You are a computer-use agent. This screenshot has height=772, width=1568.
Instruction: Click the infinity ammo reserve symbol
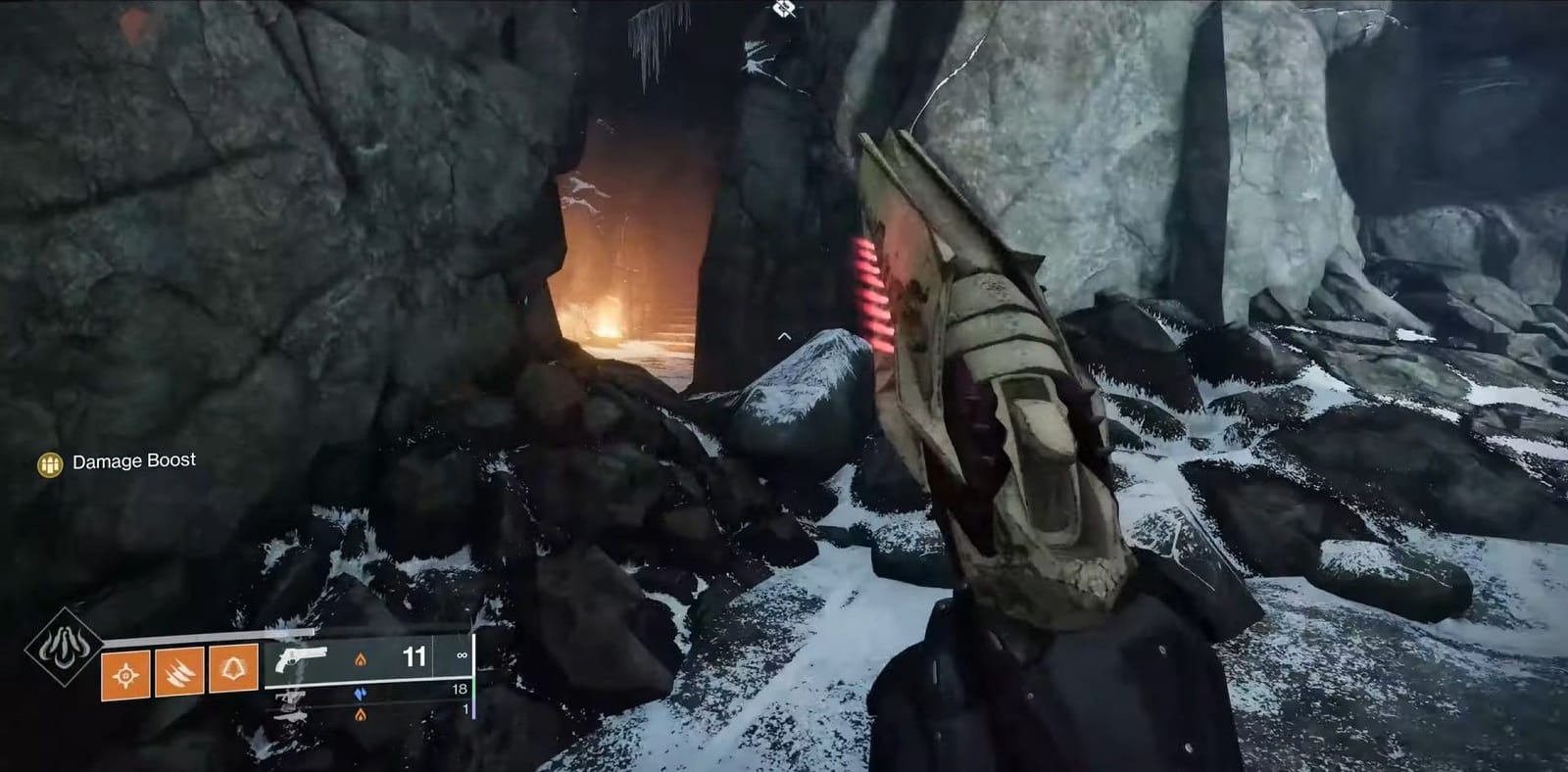tap(460, 655)
